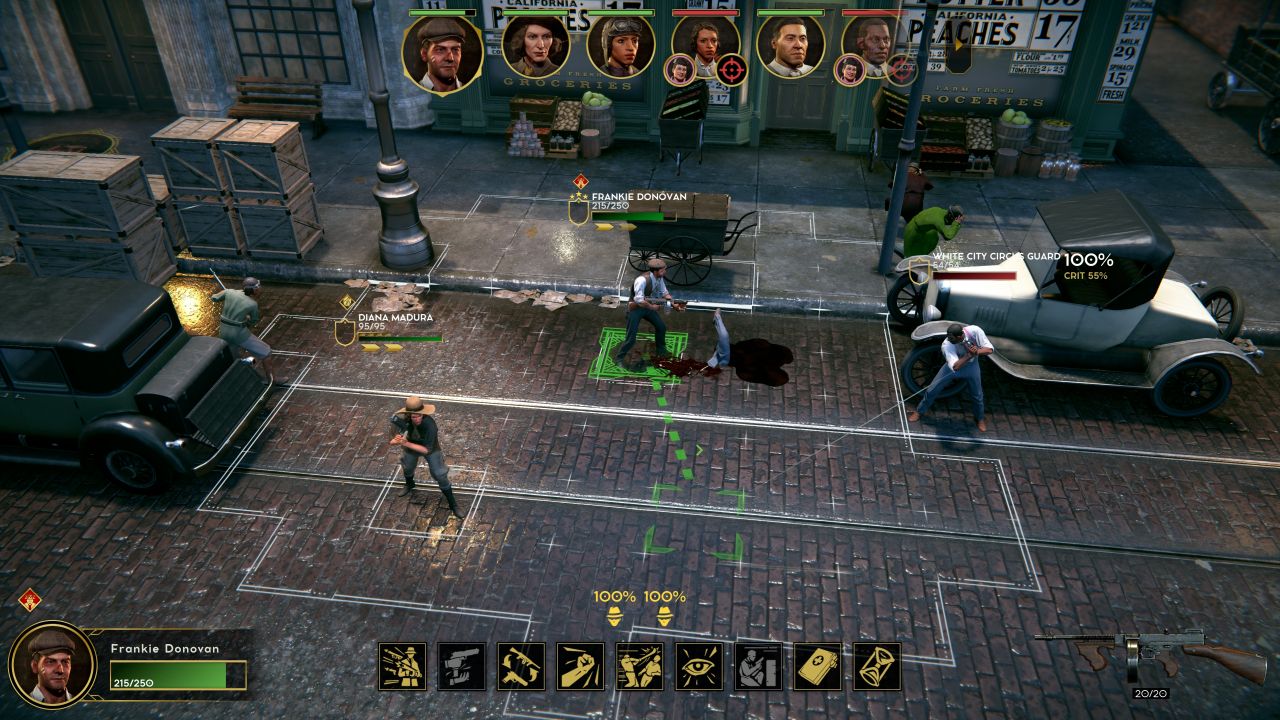Viewport: 1280px width, 720px height.
Task: Choose the crouch-behind-cover ability
Action: [x=758, y=666]
